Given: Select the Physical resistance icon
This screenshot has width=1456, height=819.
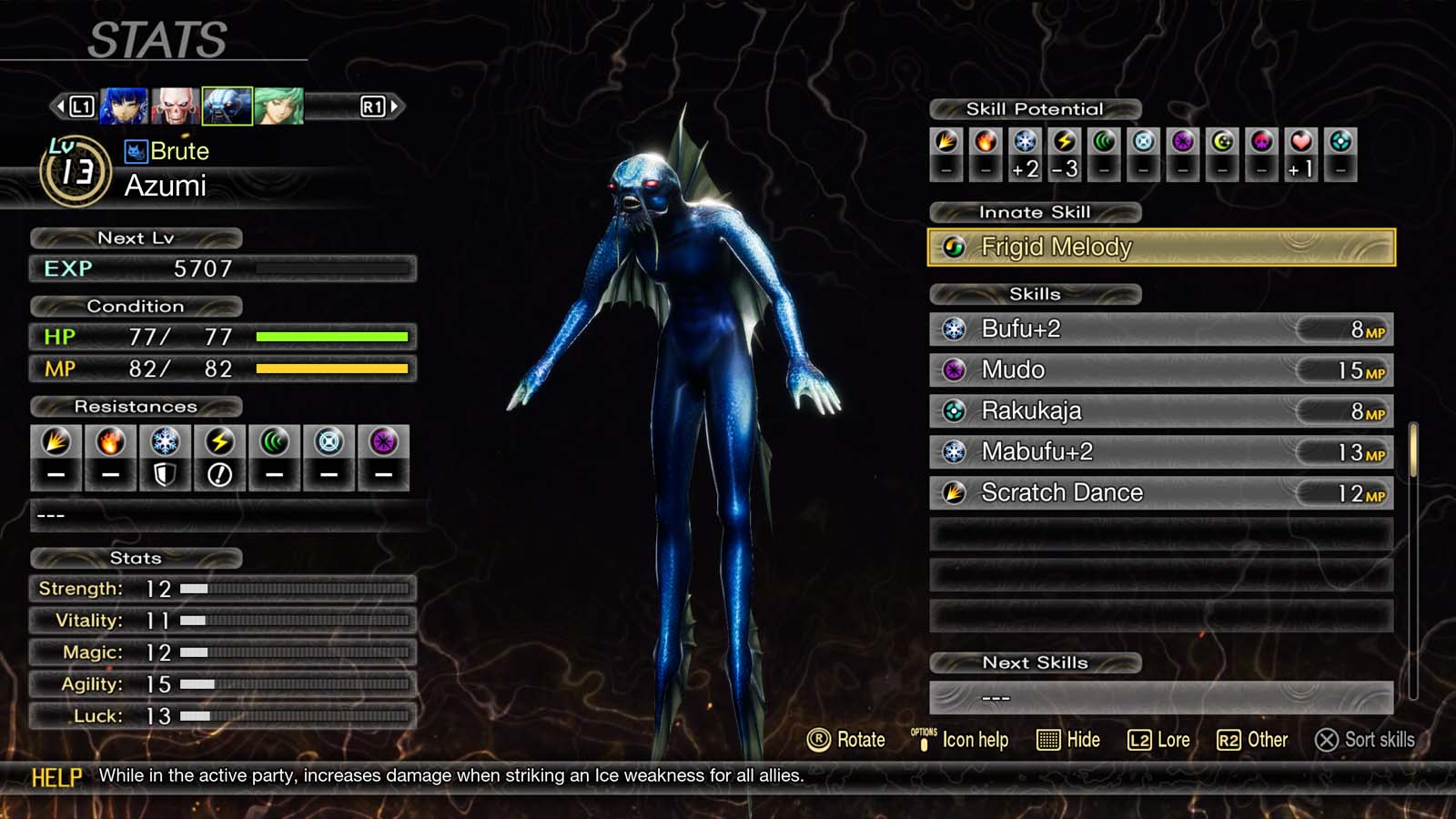Looking at the screenshot, I should pyautogui.click(x=56, y=441).
